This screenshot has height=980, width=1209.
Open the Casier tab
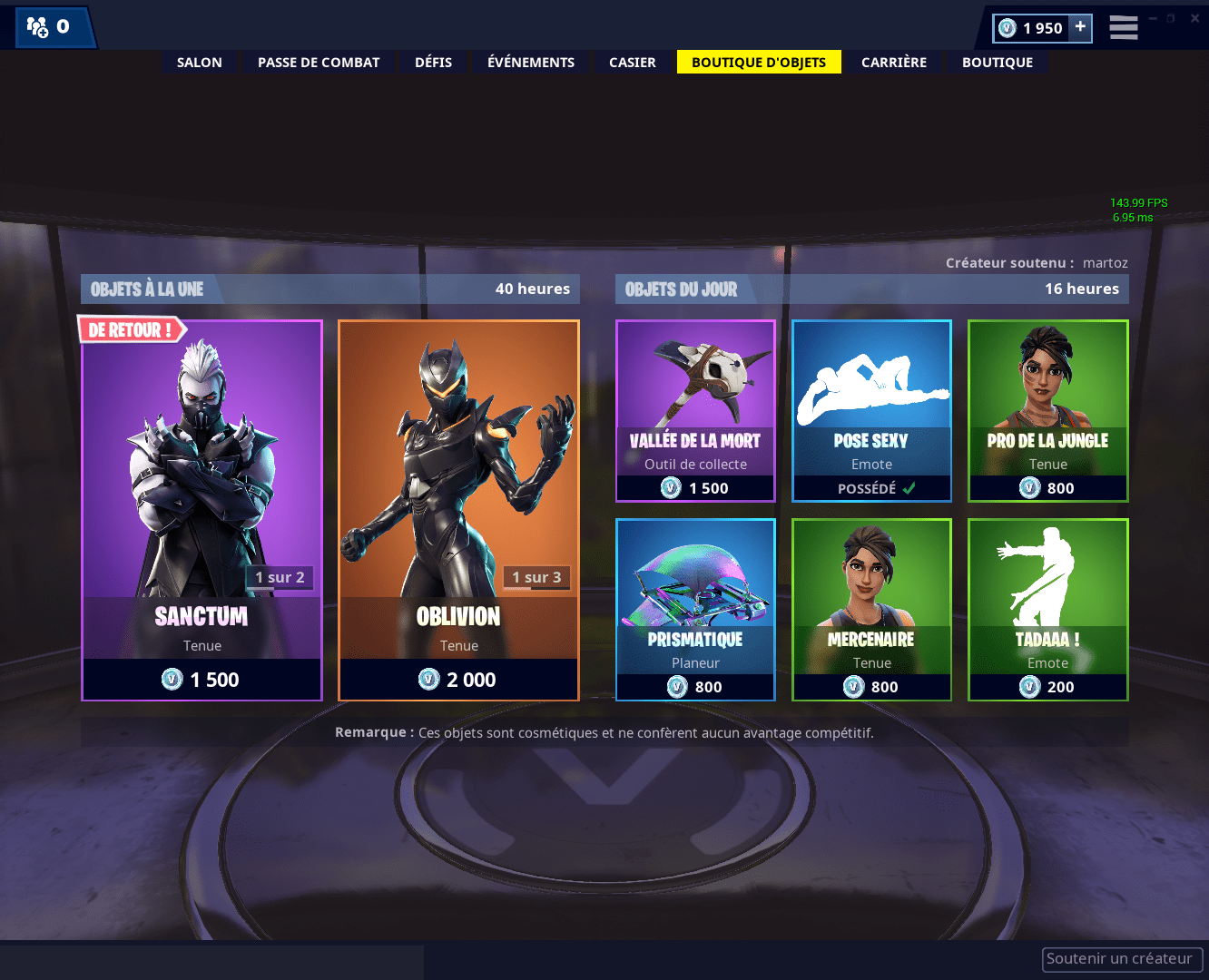tap(633, 63)
